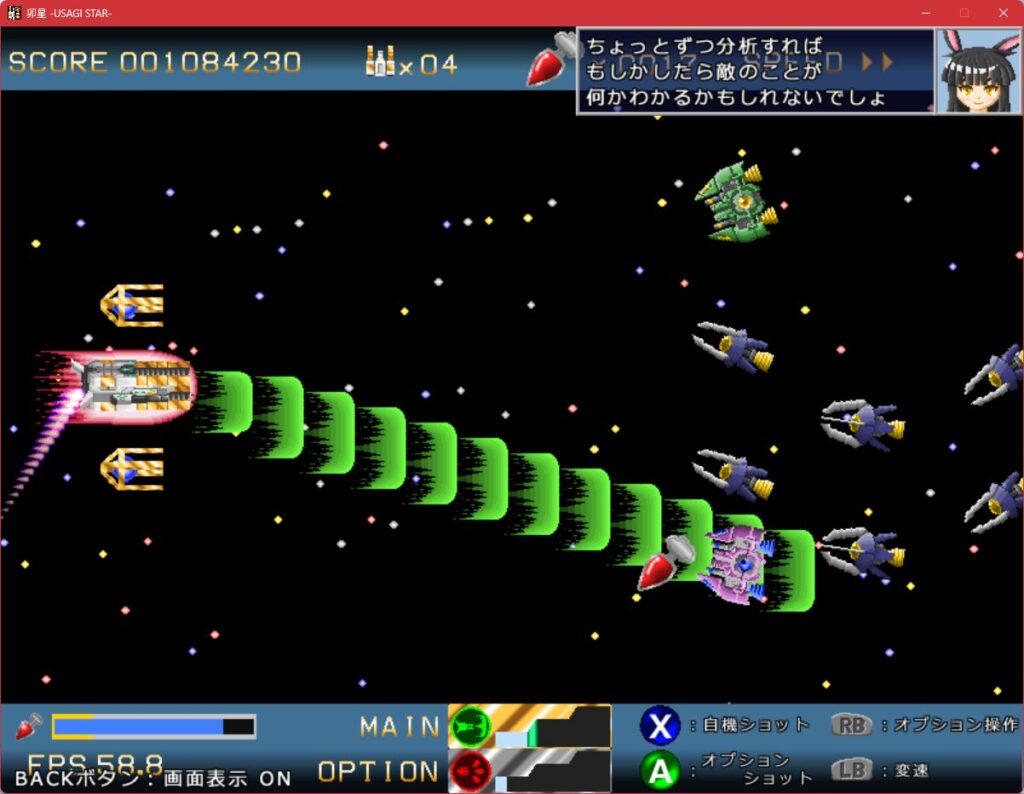
Task: Close the USAGI STAR game window
Action: (1003, 13)
